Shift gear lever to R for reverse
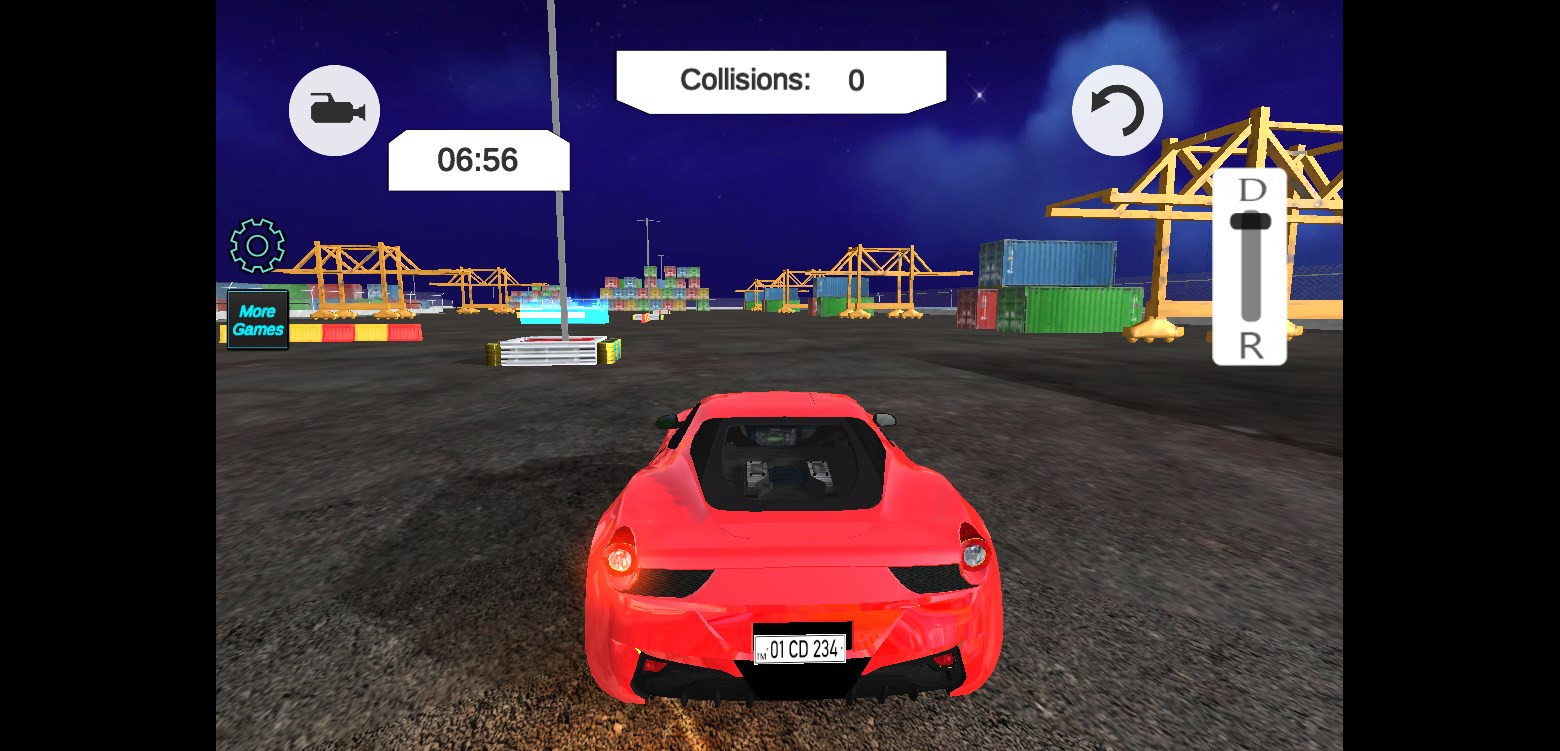The width and height of the screenshot is (1560, 751). click(1250, 345)
